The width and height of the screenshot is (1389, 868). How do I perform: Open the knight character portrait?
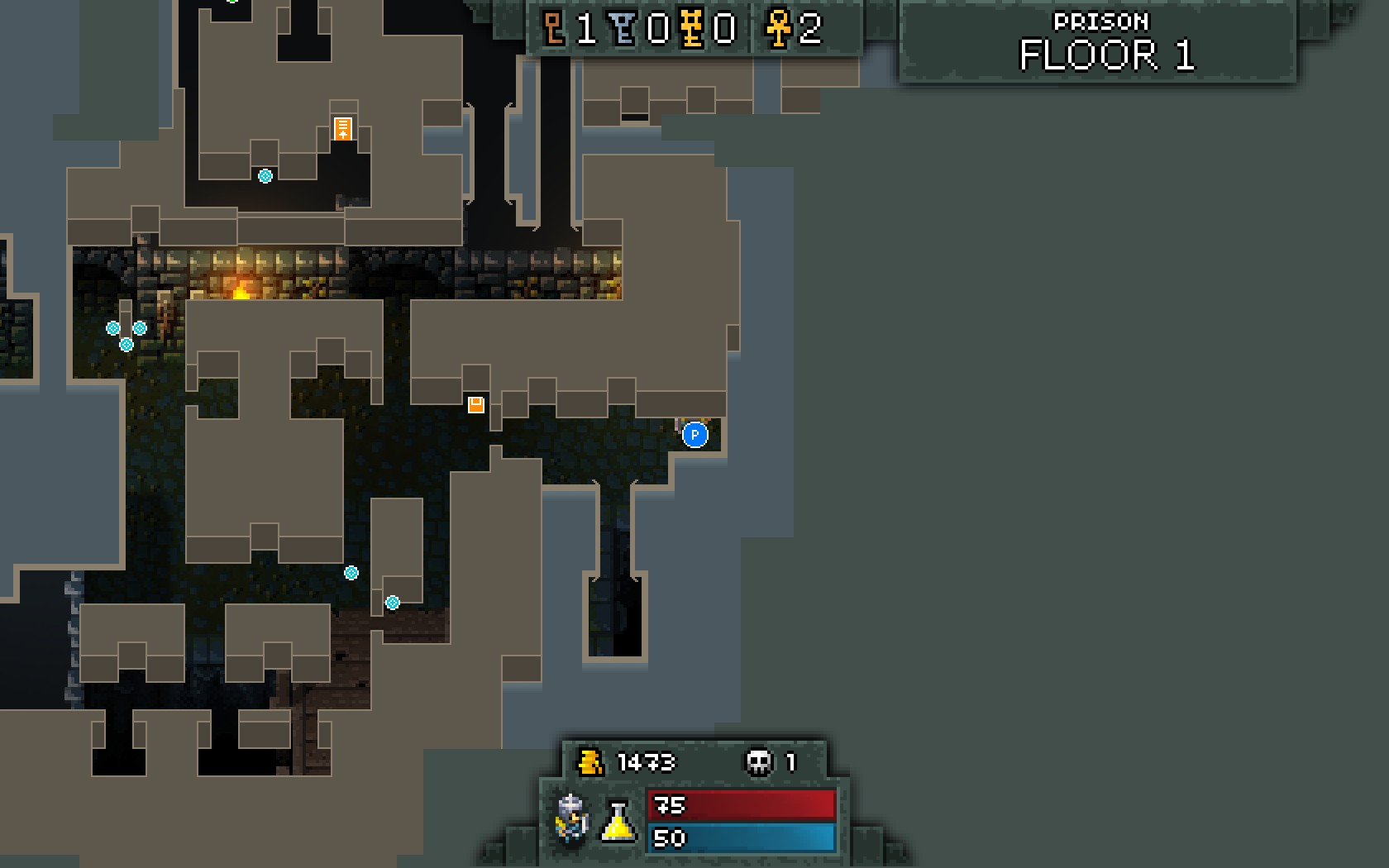point(572,818)
